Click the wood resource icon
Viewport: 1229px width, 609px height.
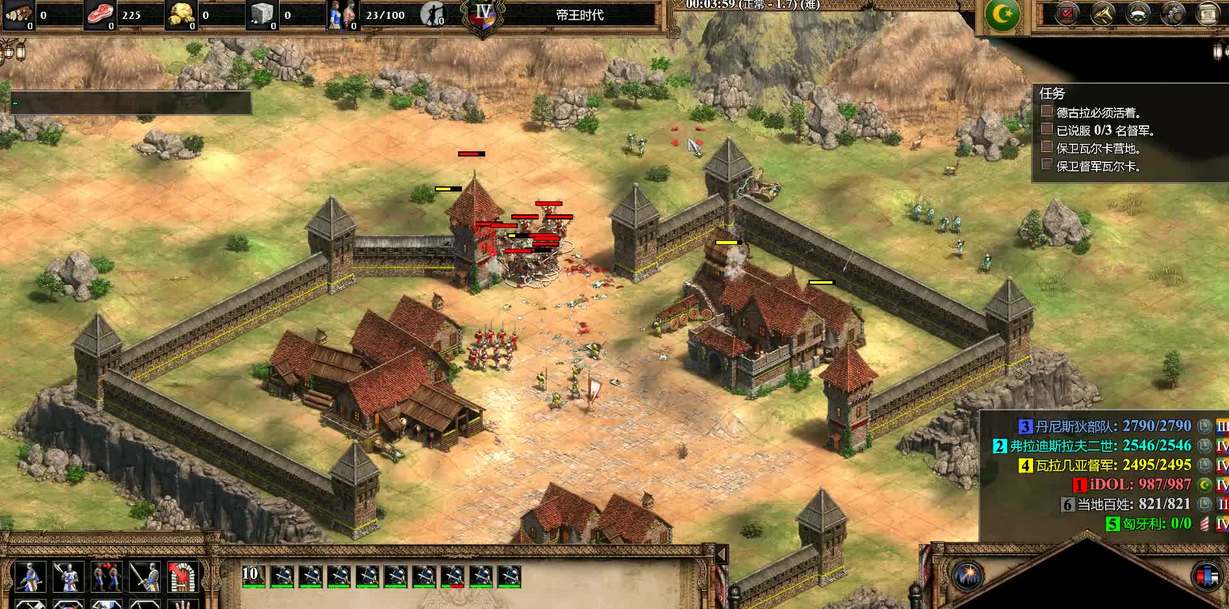click(18, 15)
